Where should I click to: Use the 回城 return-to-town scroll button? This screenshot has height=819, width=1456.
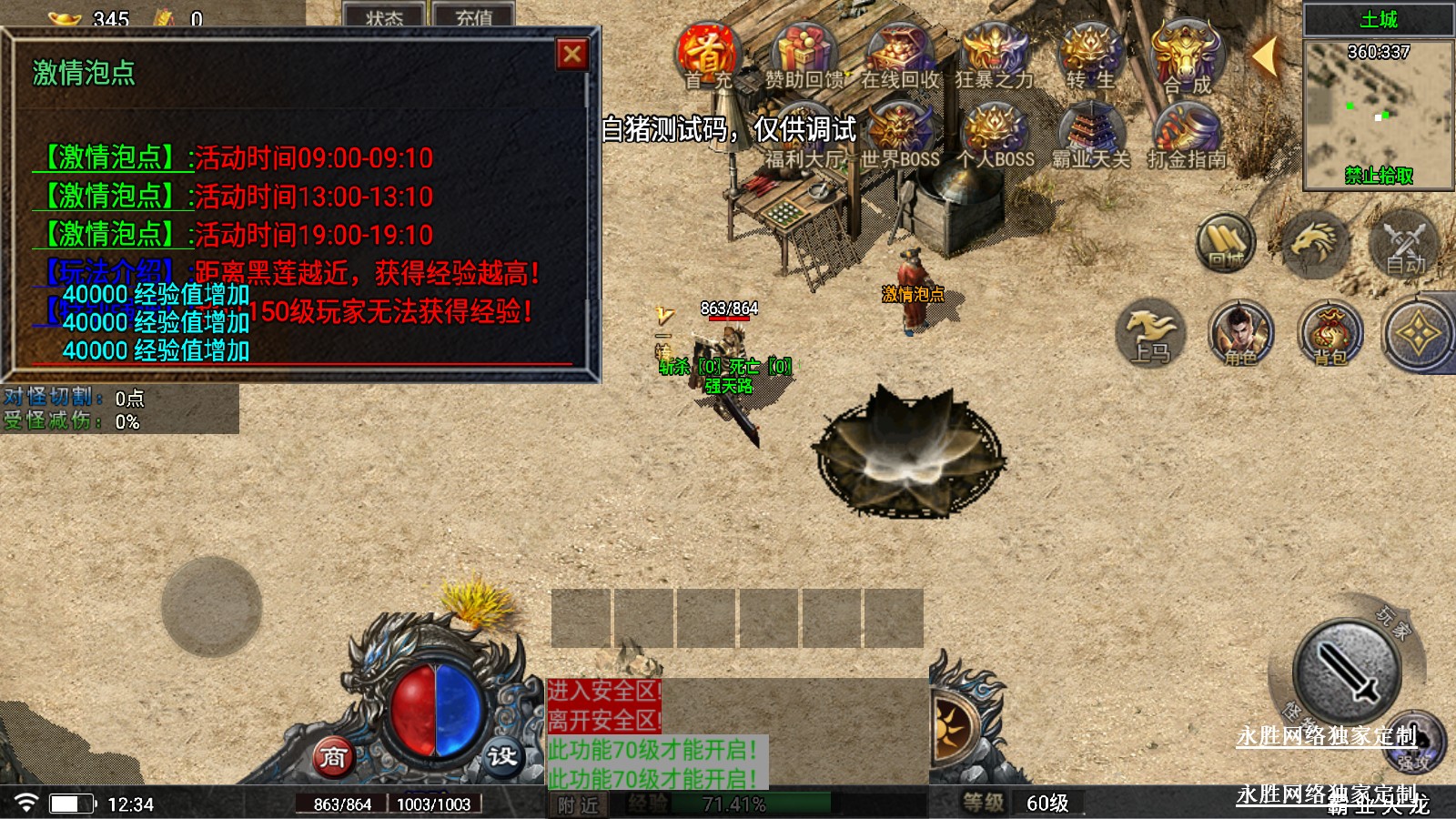pyautogui.click(x=1226, y=243)
